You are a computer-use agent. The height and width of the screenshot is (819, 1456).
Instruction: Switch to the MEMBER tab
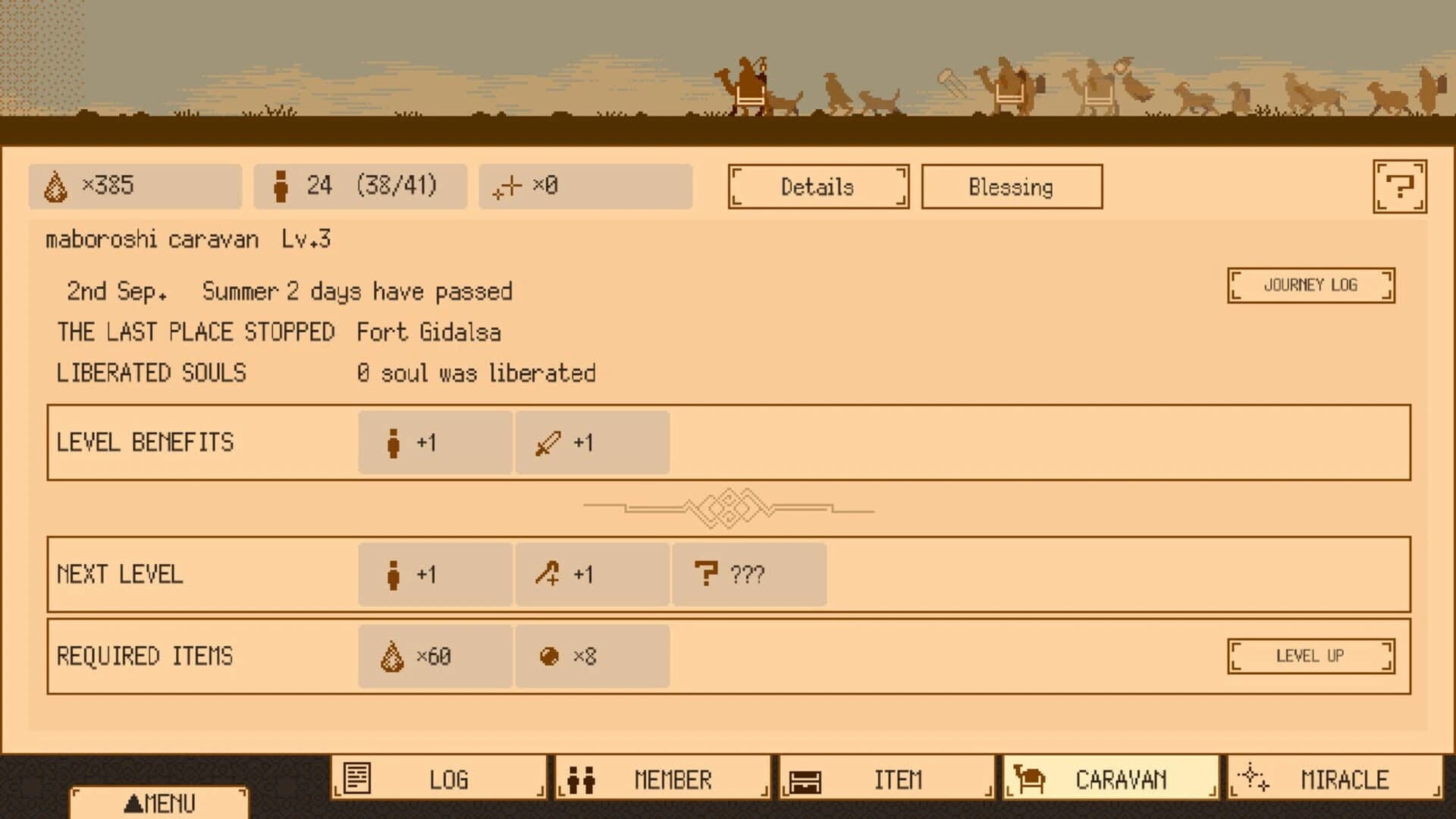pos(662,778)
